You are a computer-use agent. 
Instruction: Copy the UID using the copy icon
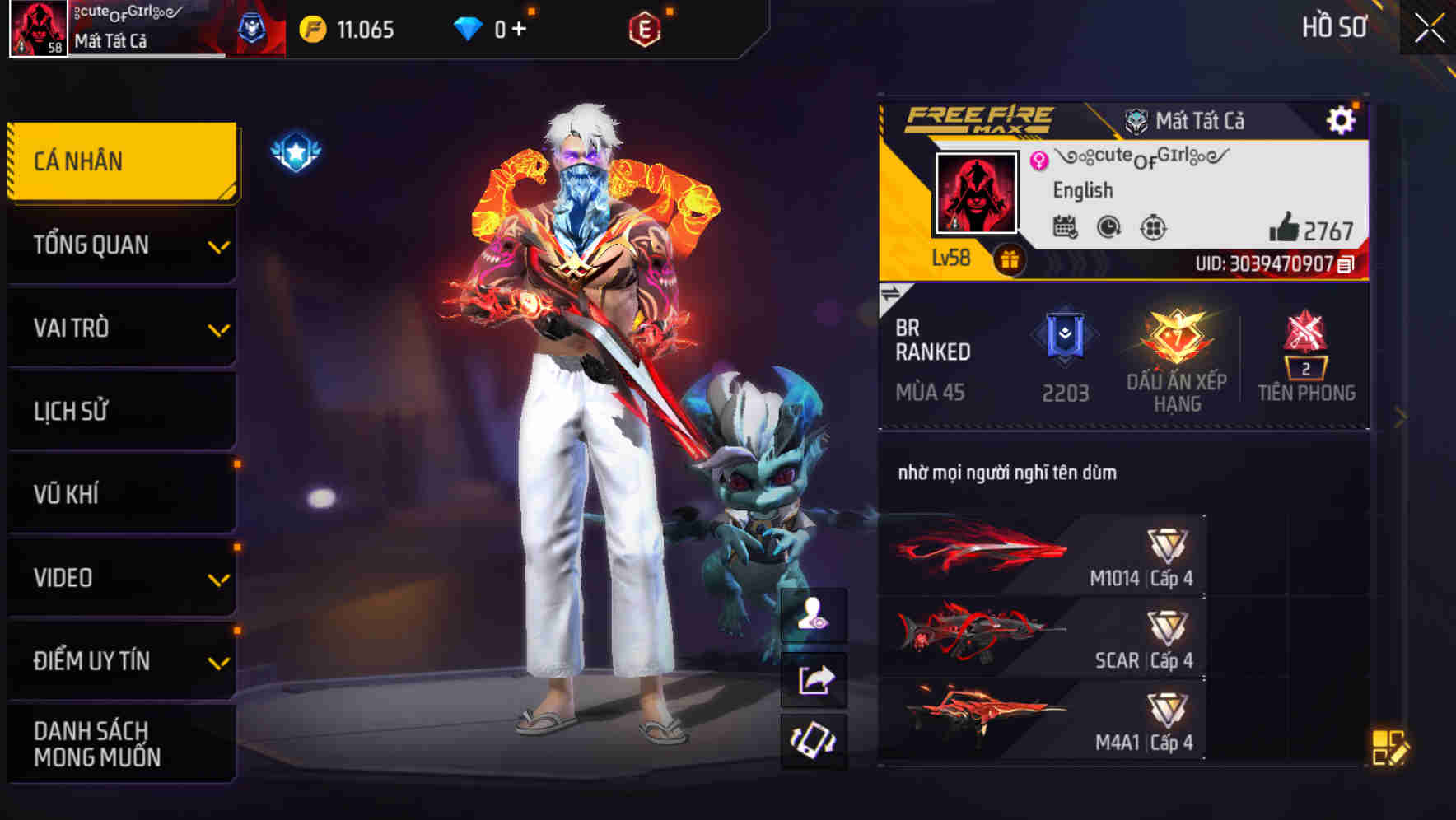pos(1346,263)
